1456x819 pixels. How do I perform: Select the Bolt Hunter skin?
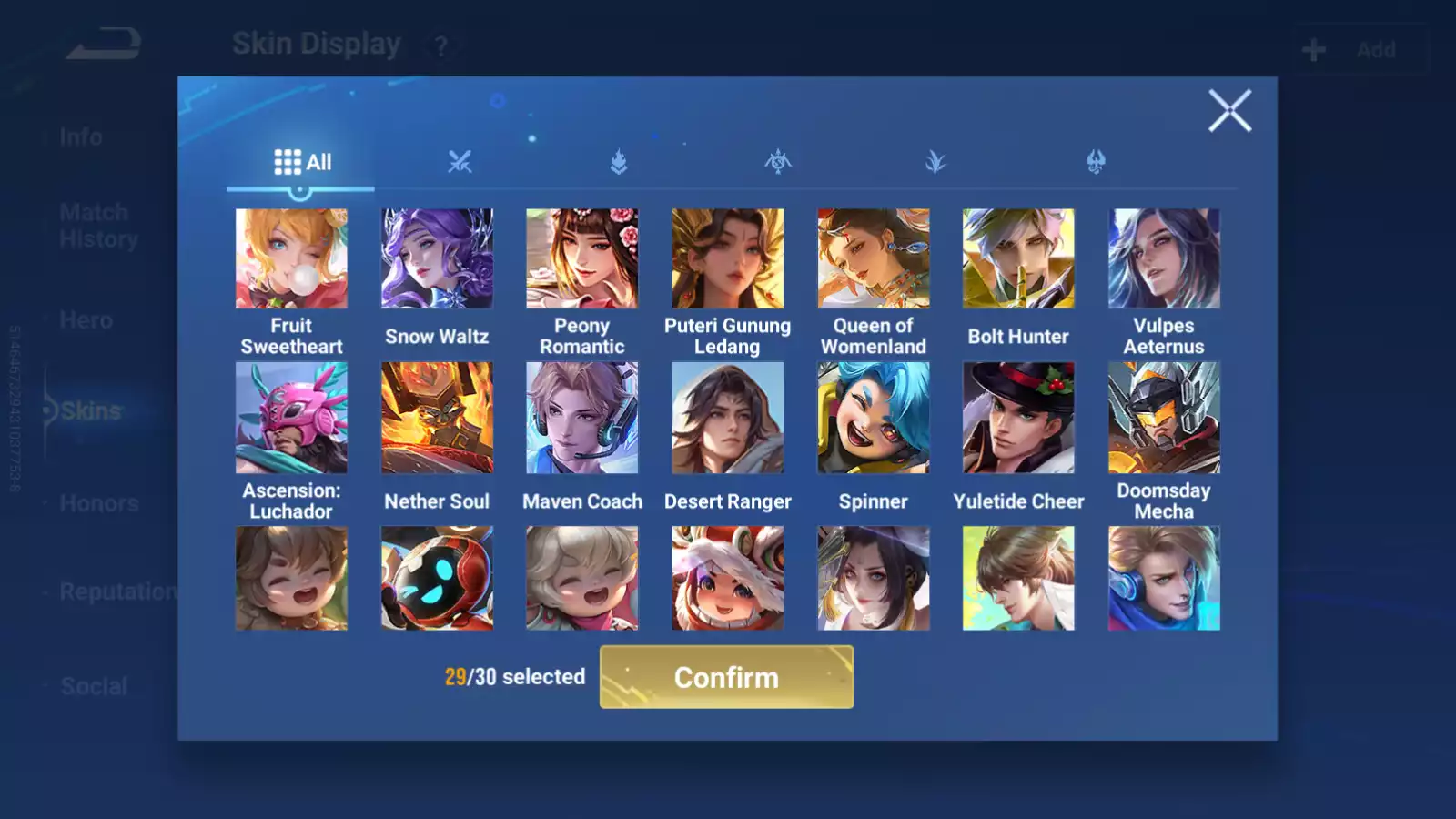point(1018,258)
